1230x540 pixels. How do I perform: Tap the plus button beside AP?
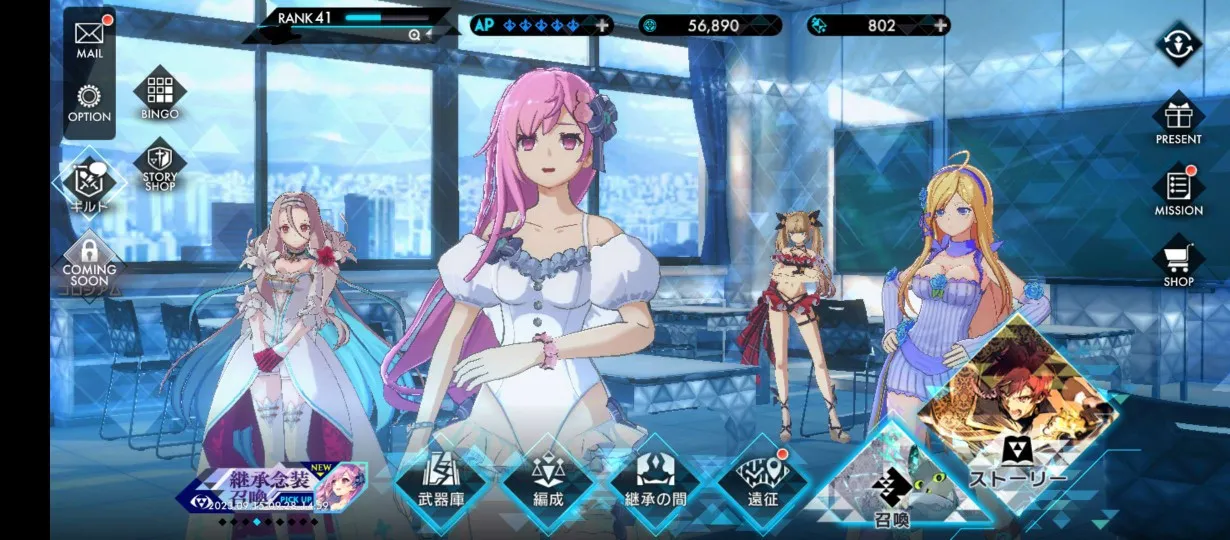tap(602, 25)
